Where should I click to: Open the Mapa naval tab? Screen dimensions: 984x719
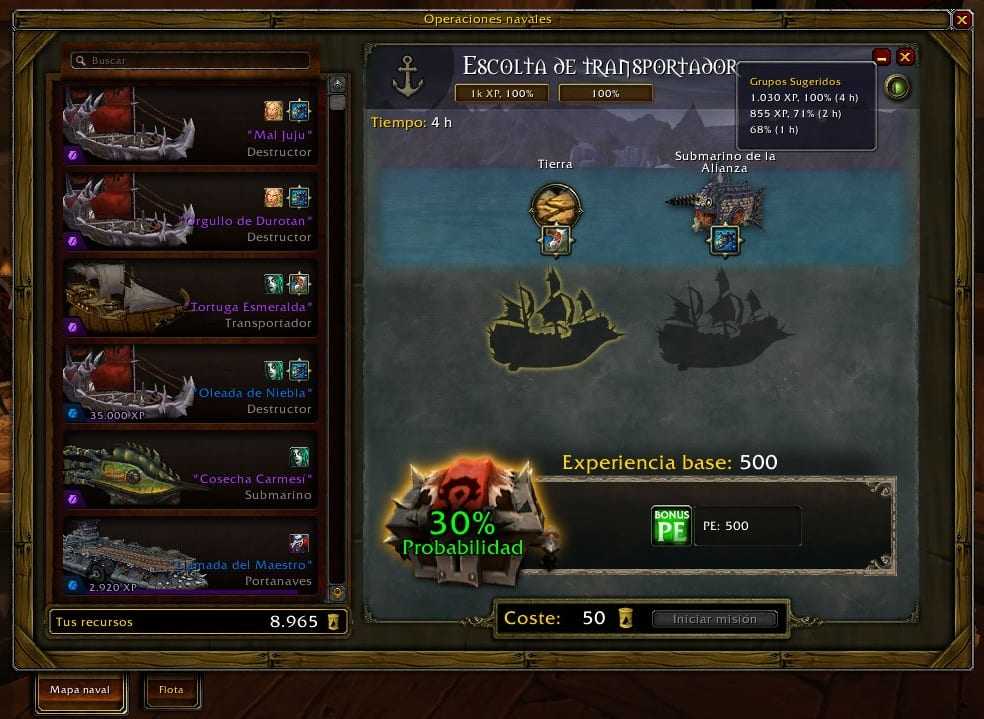click(79, 689)
